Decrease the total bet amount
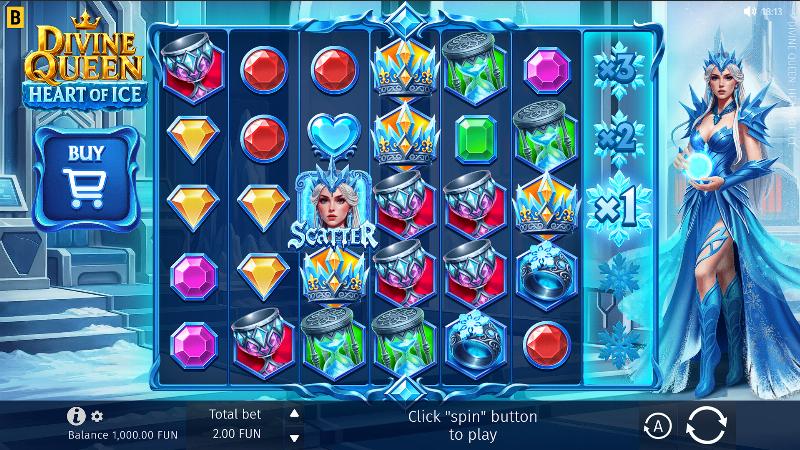This screenshot has height=450, width=800. click(294, 437)
